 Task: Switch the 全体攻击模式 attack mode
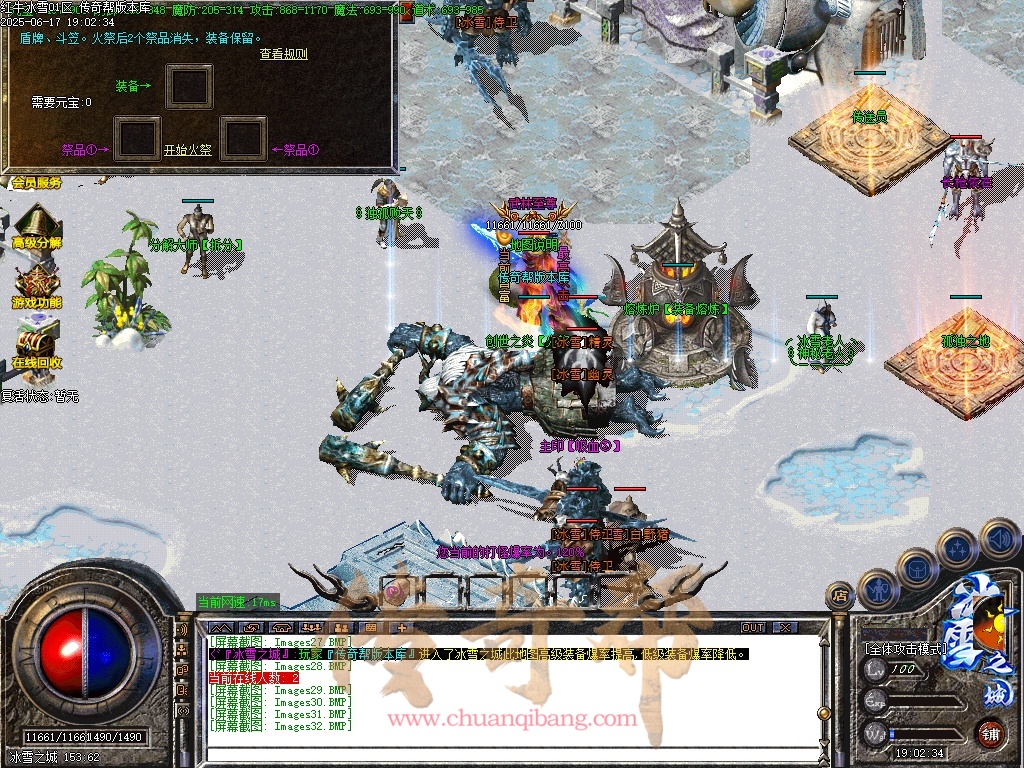click(906, 648)
